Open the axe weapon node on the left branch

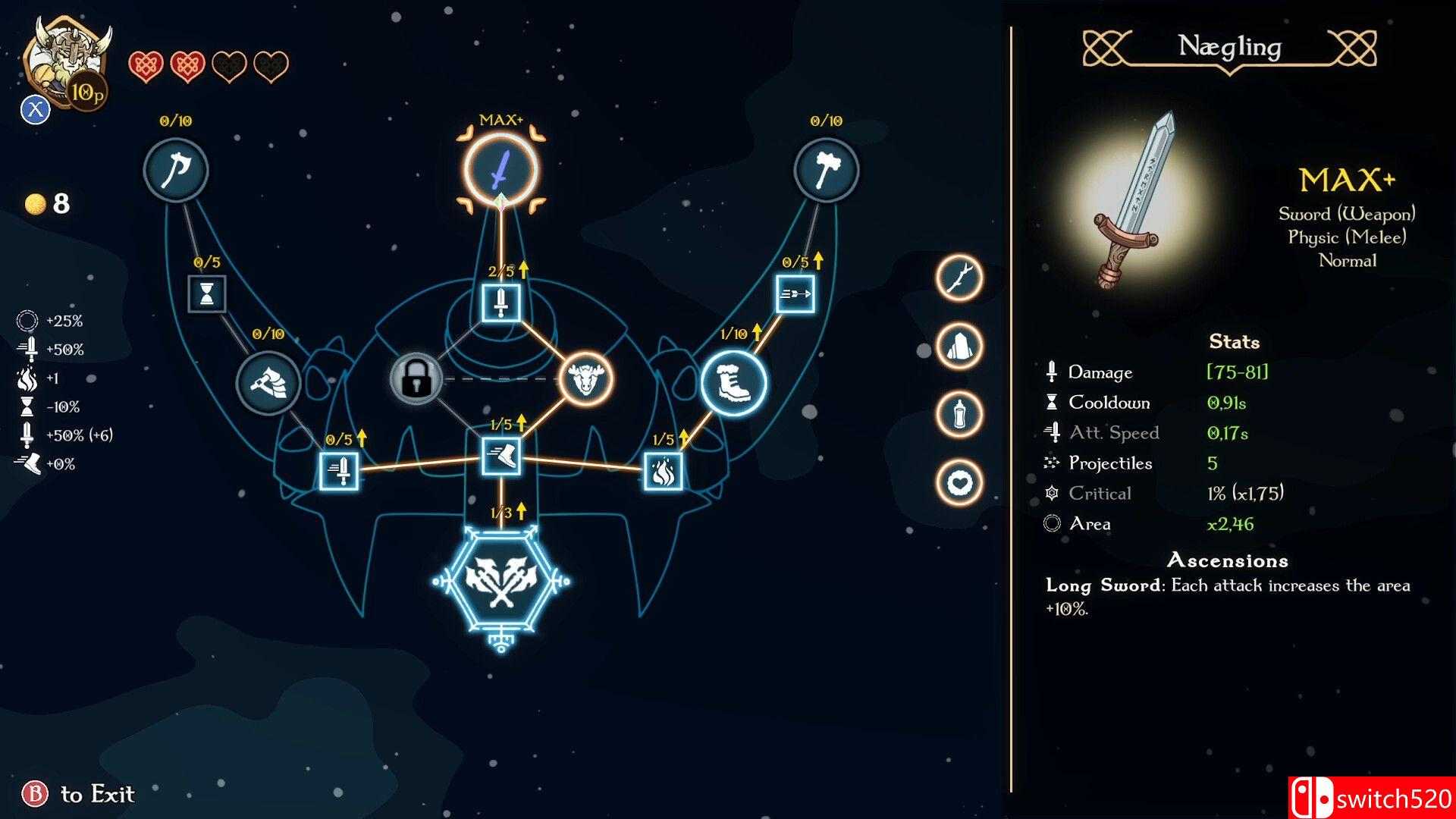pos(175,169)
